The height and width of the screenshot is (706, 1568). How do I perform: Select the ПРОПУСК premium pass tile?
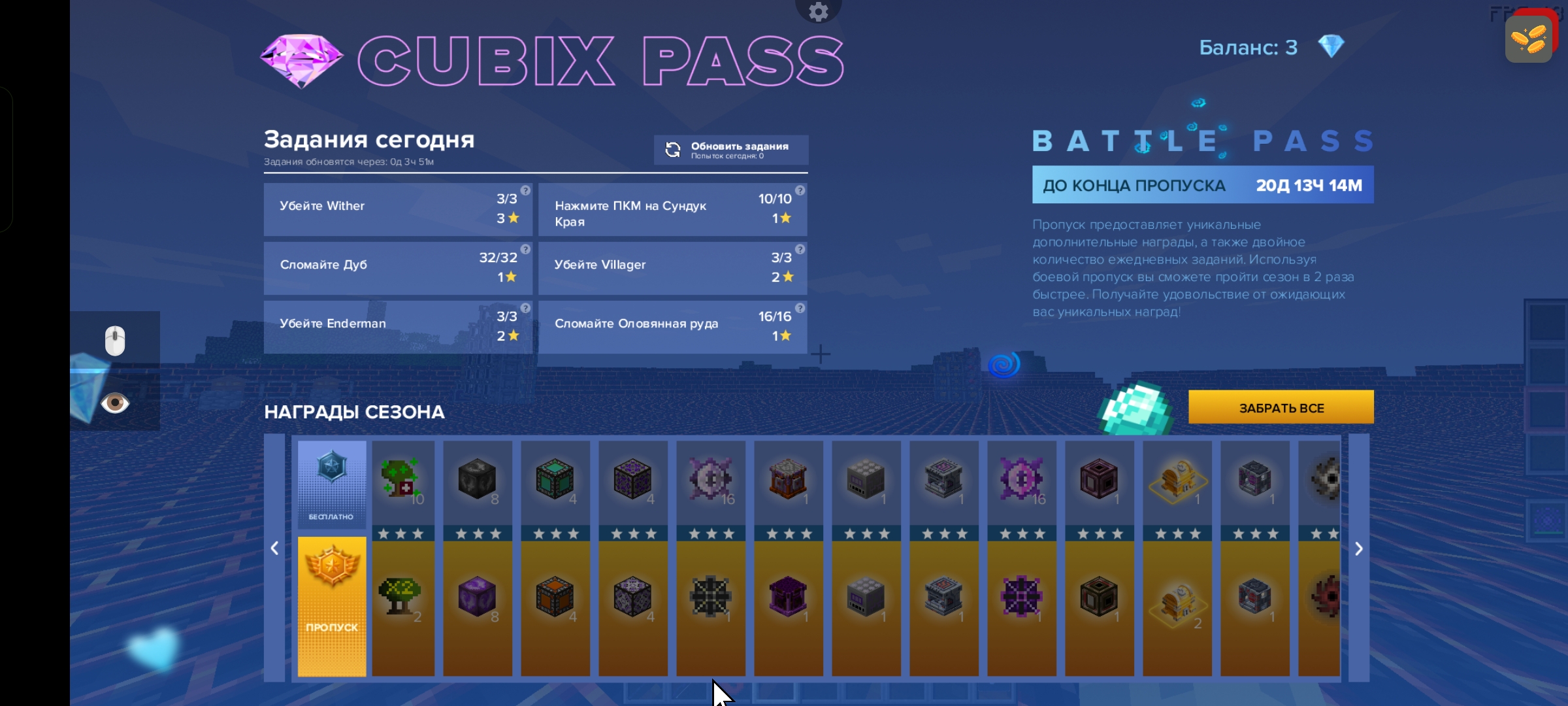332,606
